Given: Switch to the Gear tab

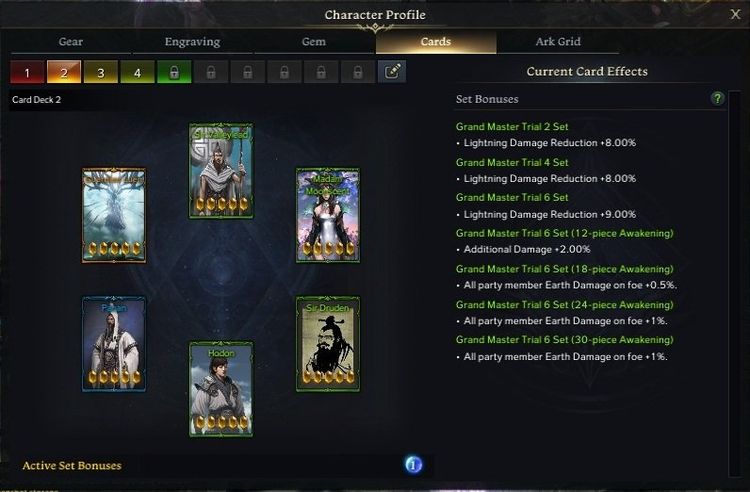Looking at the screenshot, I should pyautogui.click(x=73, y=42).
